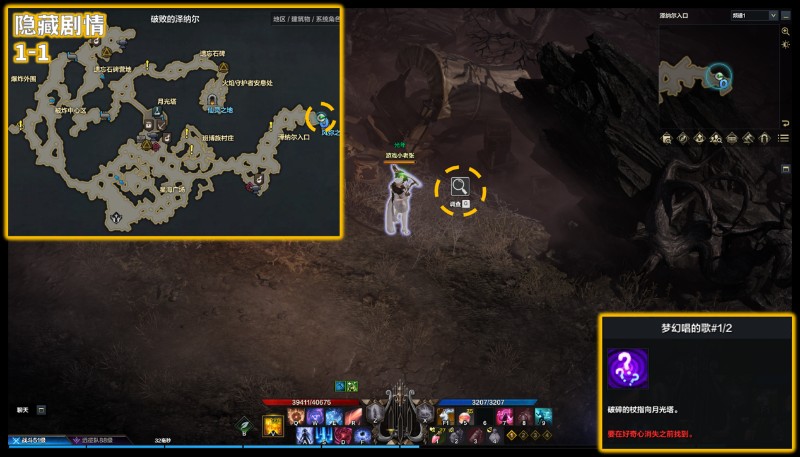Click the purple song quest icon

click(x=627, y=369)
